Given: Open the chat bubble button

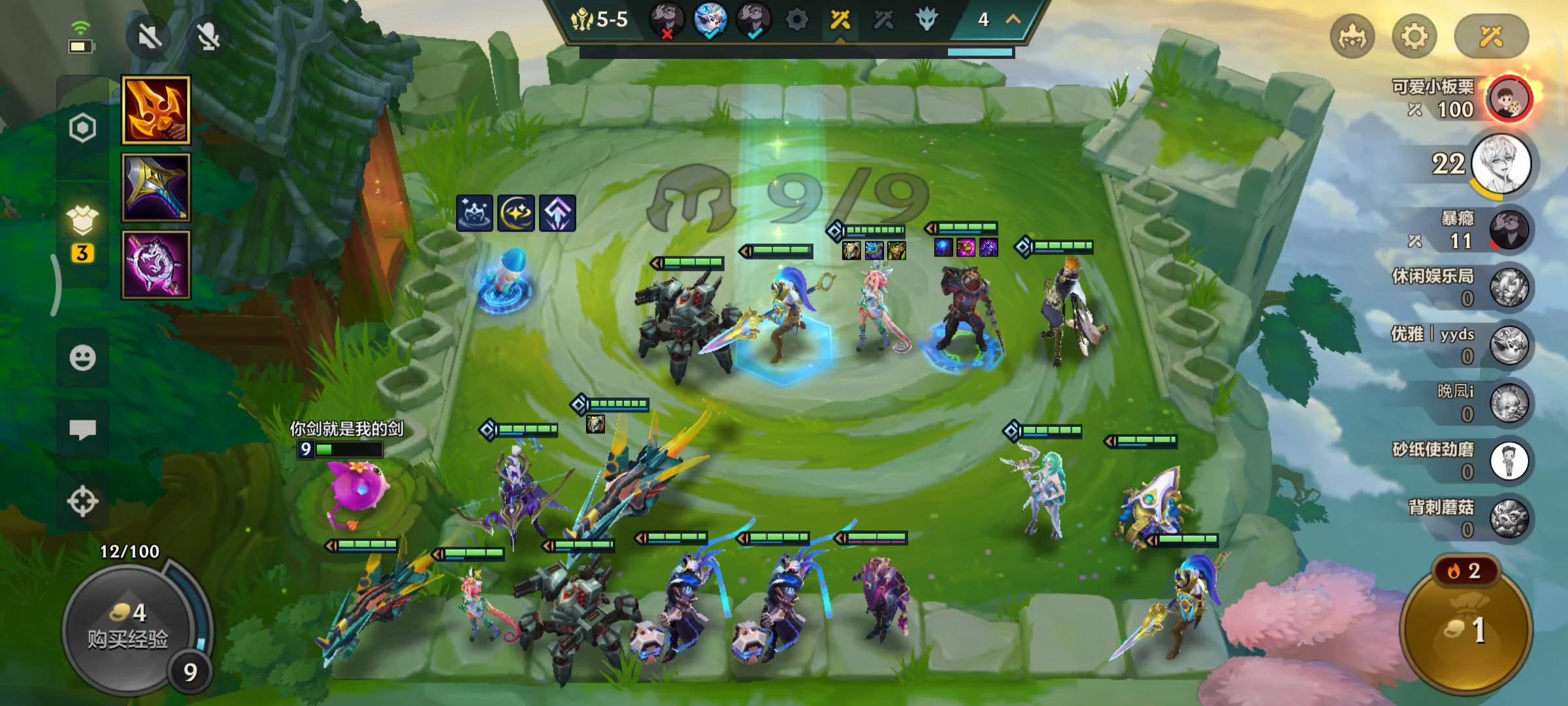Looking at the screenshot, I should pyautogui.click(x=82, y=429).
